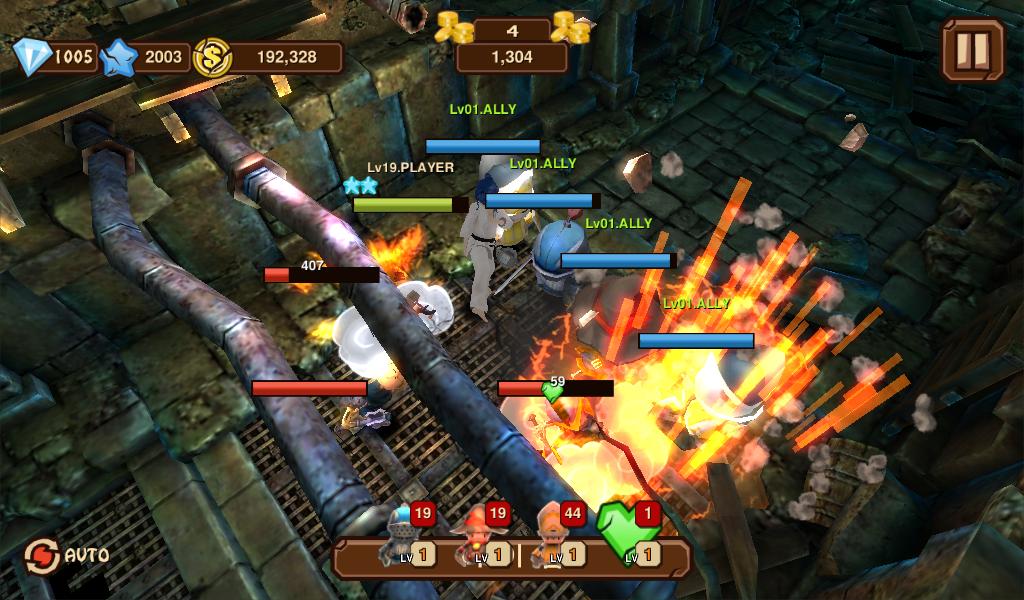
Task: Summon the red-hat mage unit
Action: point(480,540)
